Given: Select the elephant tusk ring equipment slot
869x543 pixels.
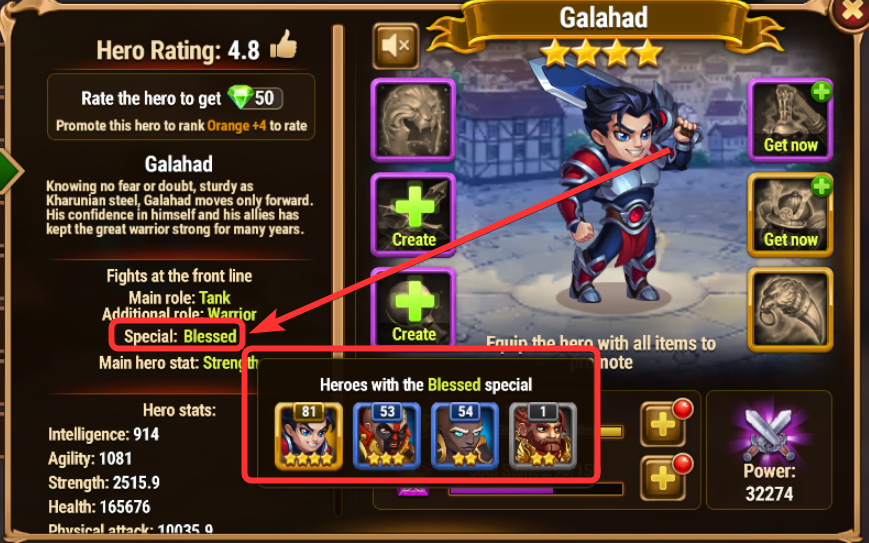Looking at the screenshot, I should tap(790, 309).
